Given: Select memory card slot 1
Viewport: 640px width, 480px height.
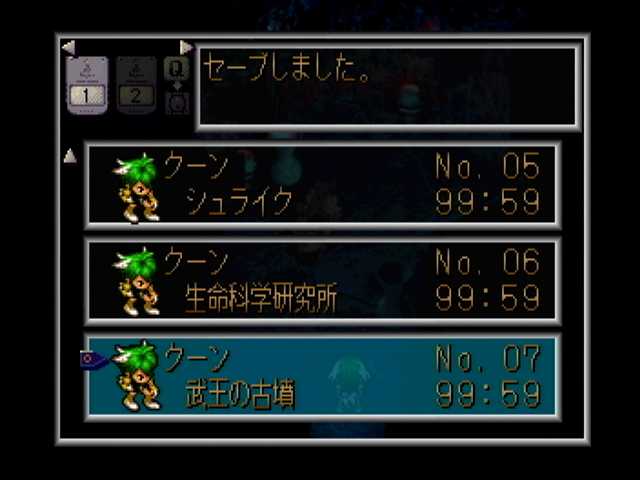Looking at the screenshot, I should click(87, 85).
